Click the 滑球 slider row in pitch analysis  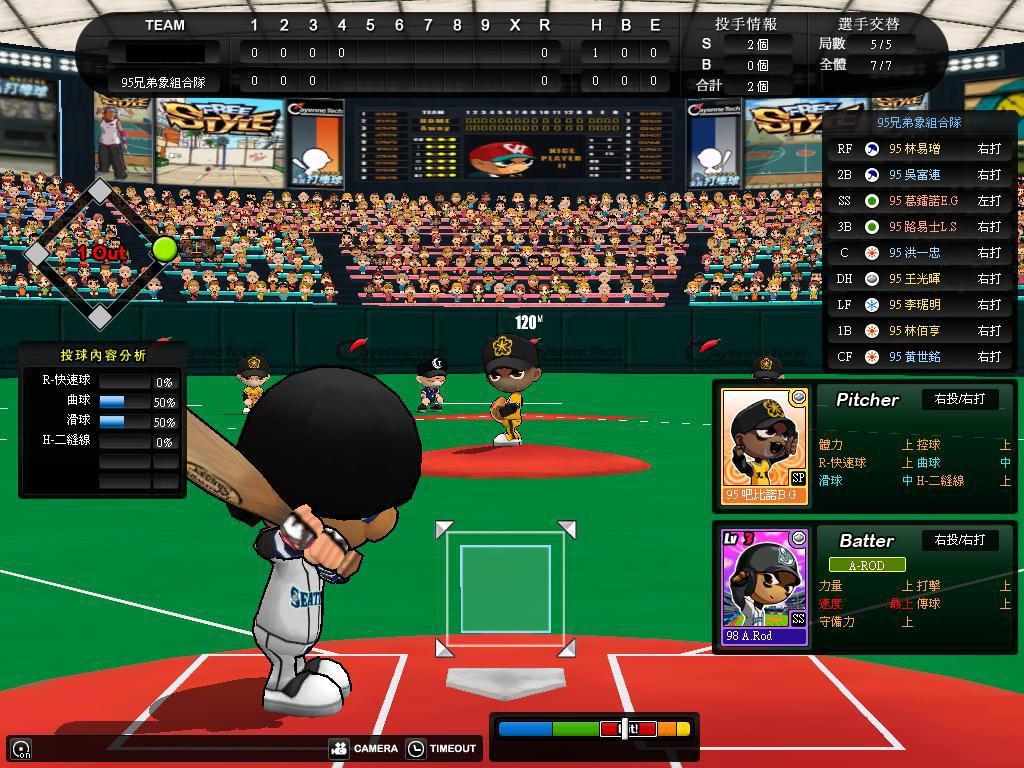[100, 421]
